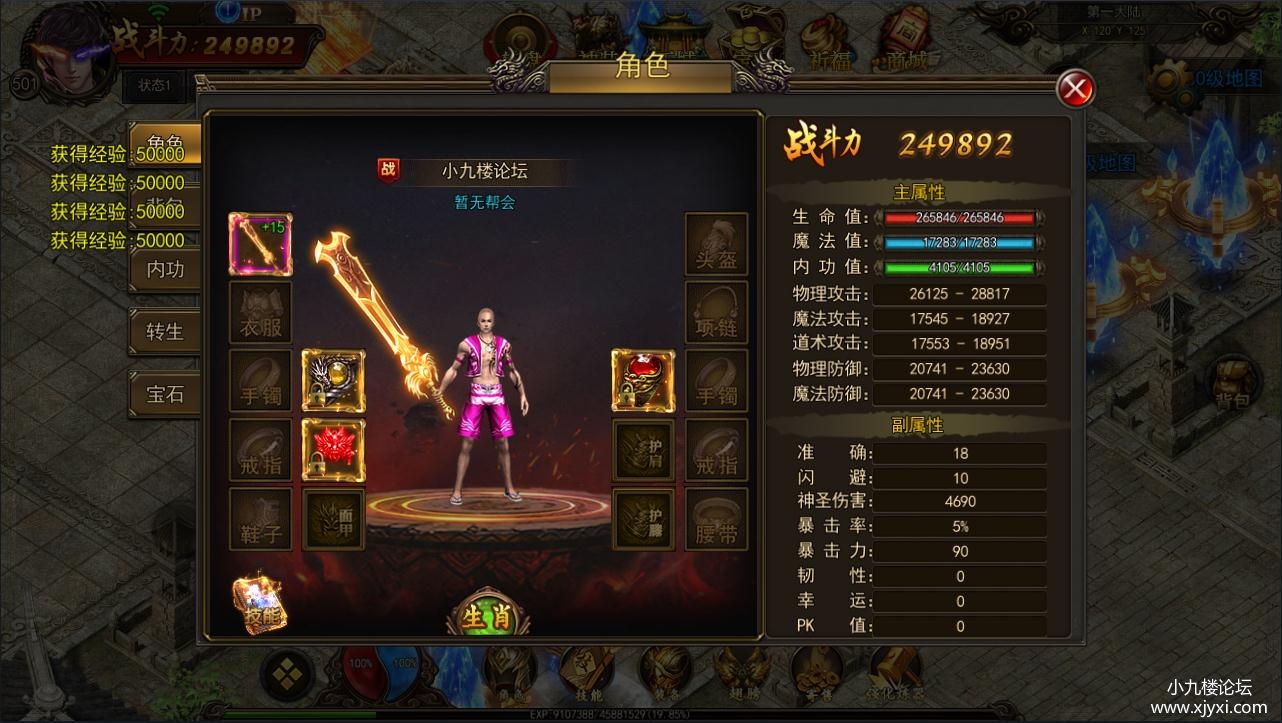Choose the empty 腰带 belt slot
Screen dimensions: 1282x723
716,520
